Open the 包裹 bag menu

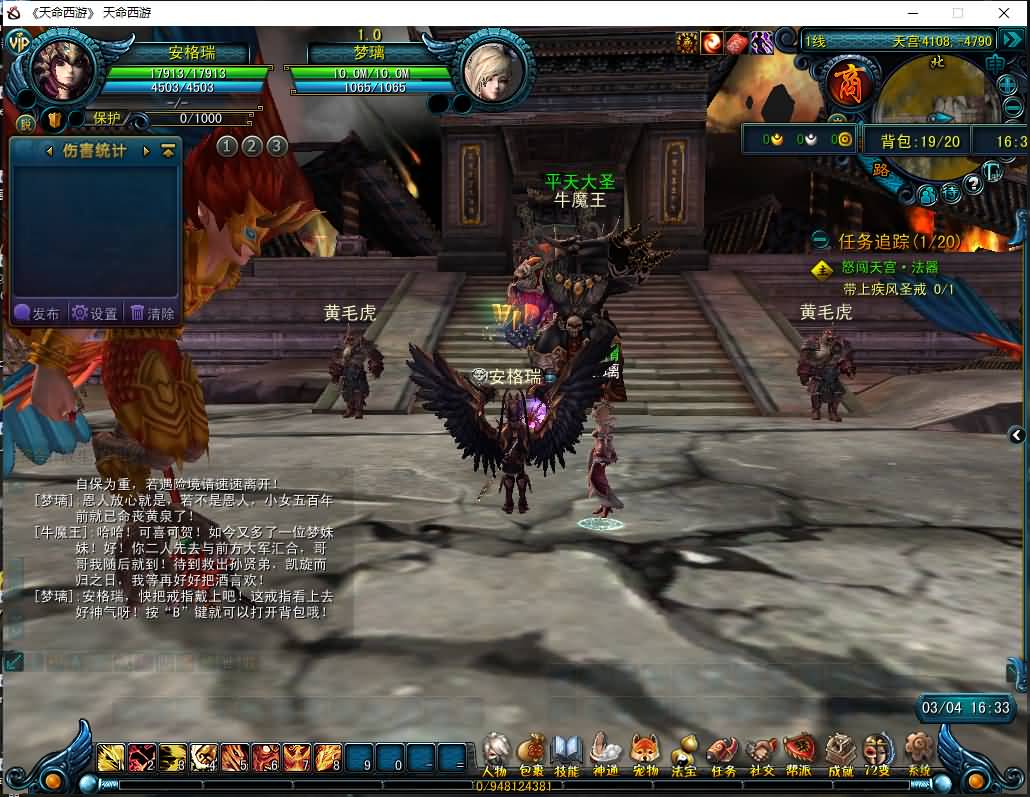531,752
